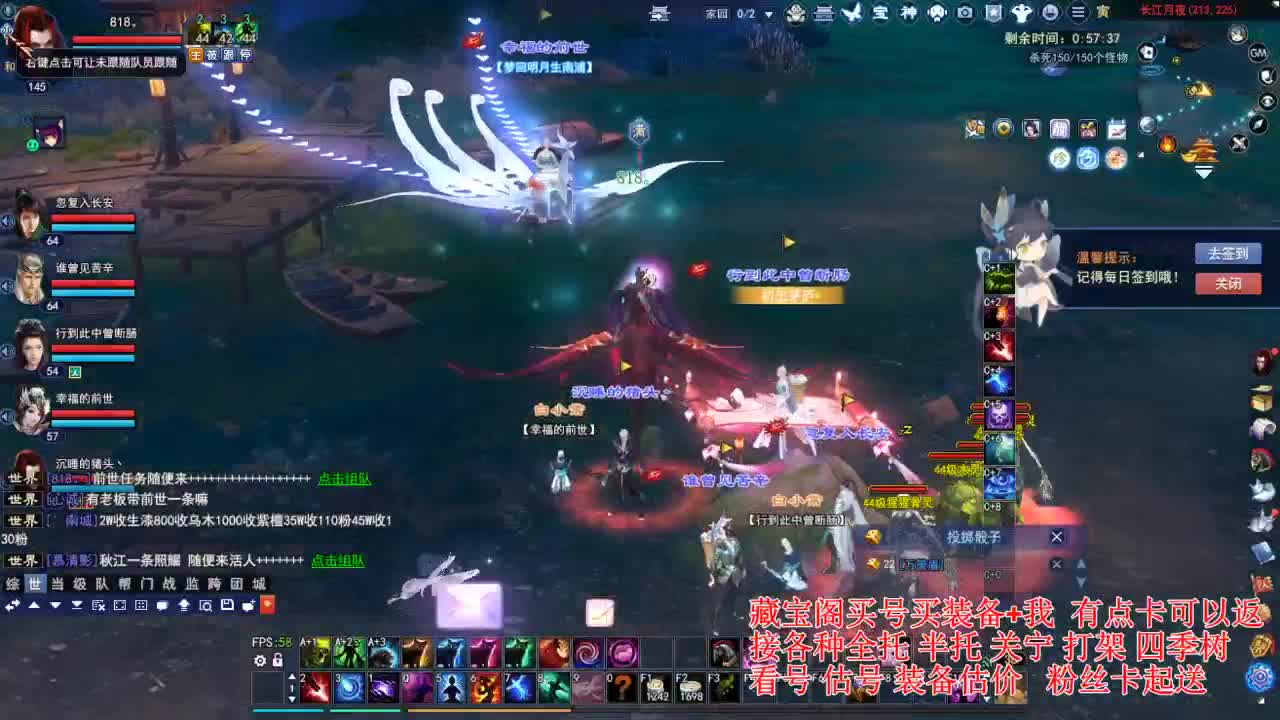The width and height of the screenshot is (1280, 720).
Task: Open the camera screenshot icon in top bar
Action: coord(965,13)
